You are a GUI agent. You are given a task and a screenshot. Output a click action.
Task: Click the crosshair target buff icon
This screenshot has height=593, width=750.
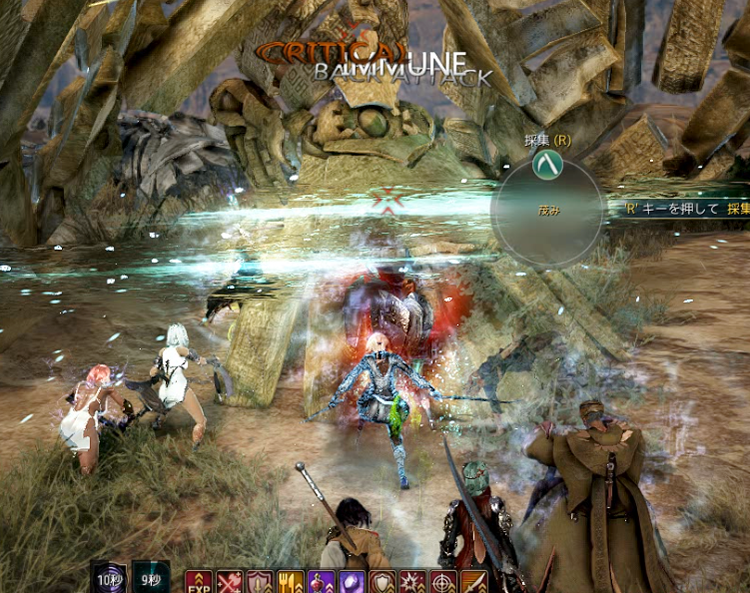442,582
